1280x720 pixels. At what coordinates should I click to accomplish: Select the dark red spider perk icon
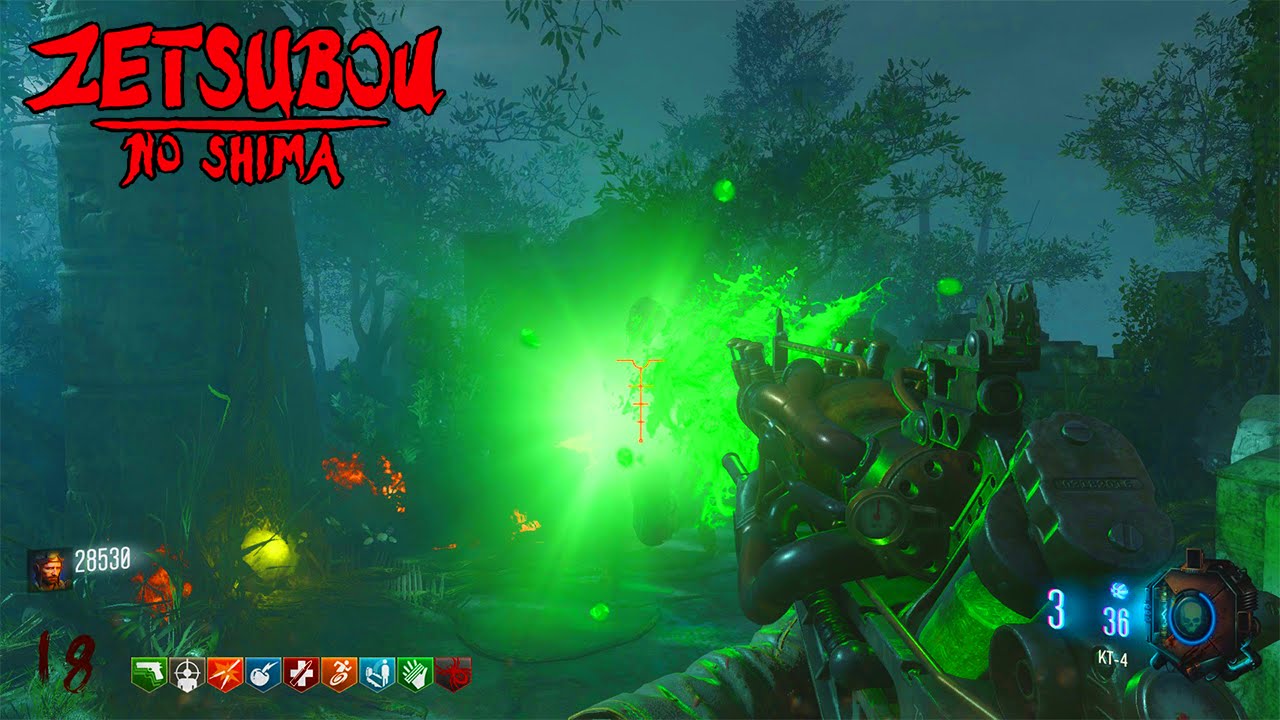tap(453, 670)
